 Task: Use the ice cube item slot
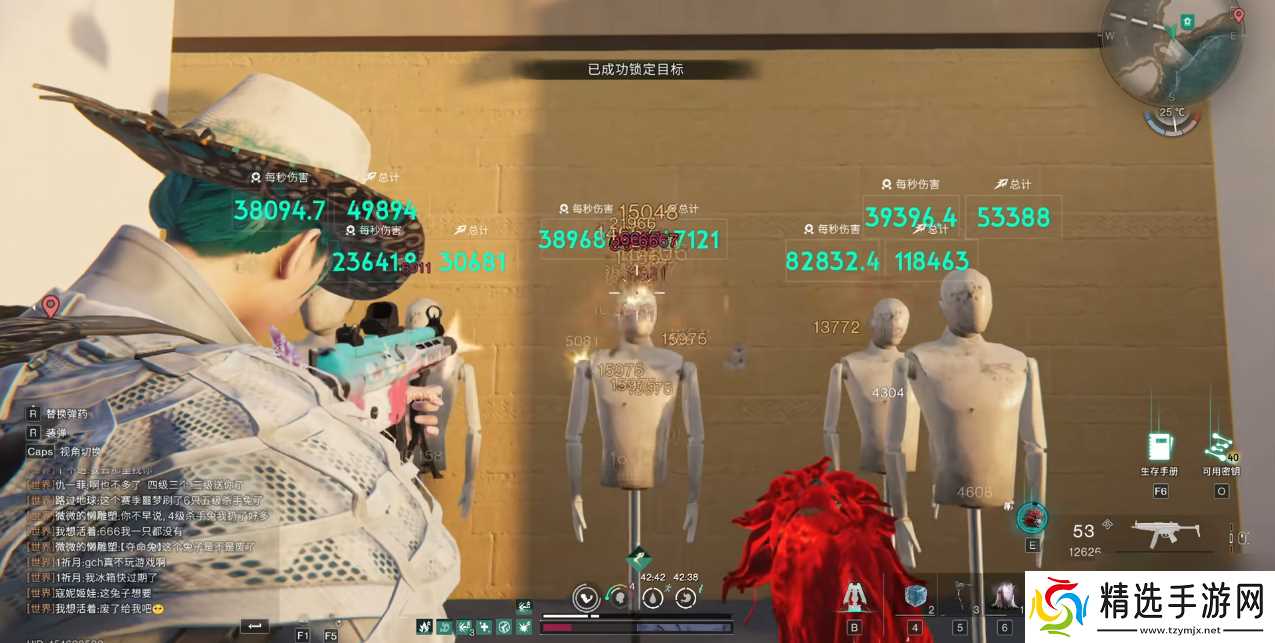(x=914, y=597)
